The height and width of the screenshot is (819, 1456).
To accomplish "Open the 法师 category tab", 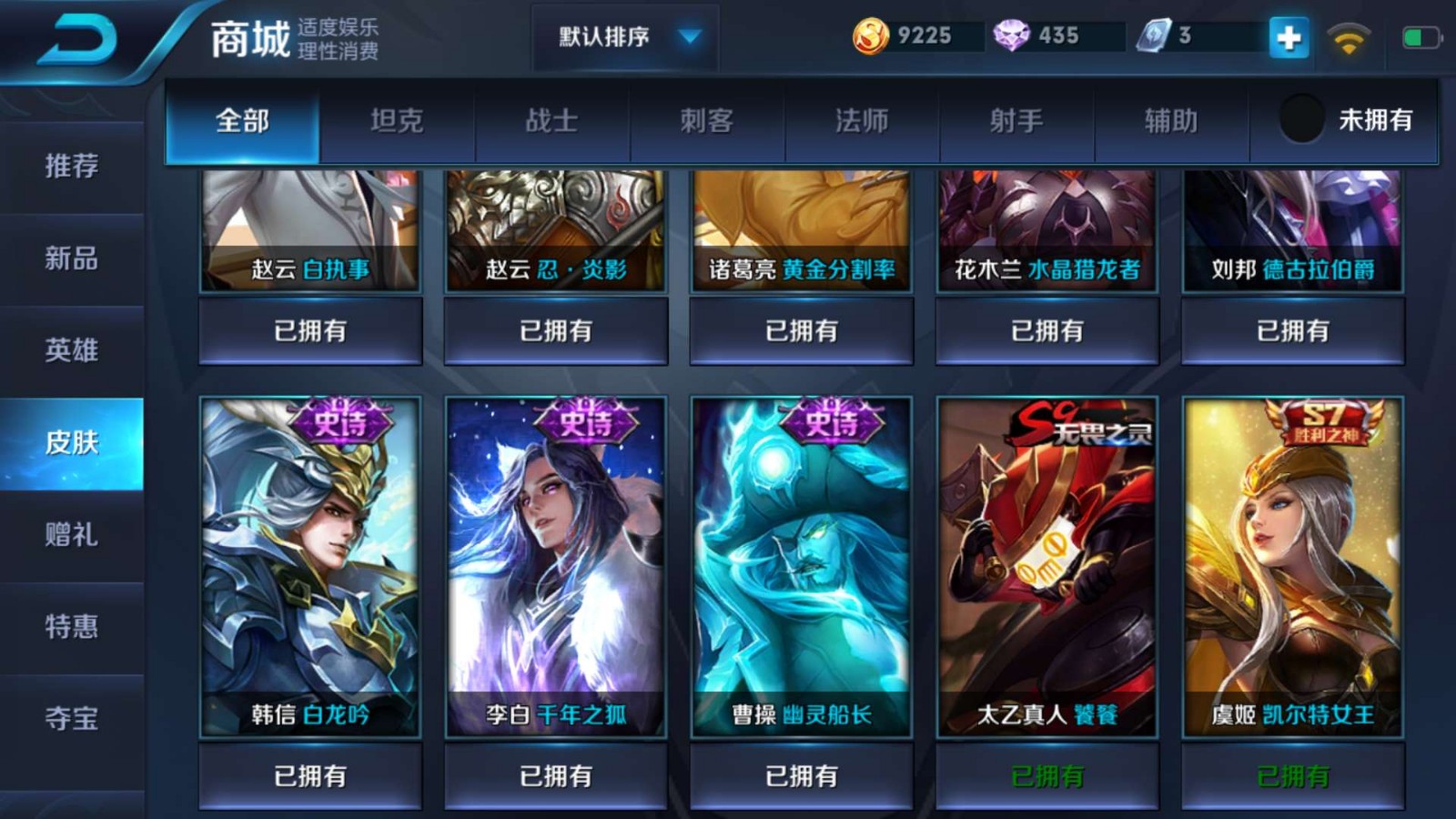I will [860, 121].
